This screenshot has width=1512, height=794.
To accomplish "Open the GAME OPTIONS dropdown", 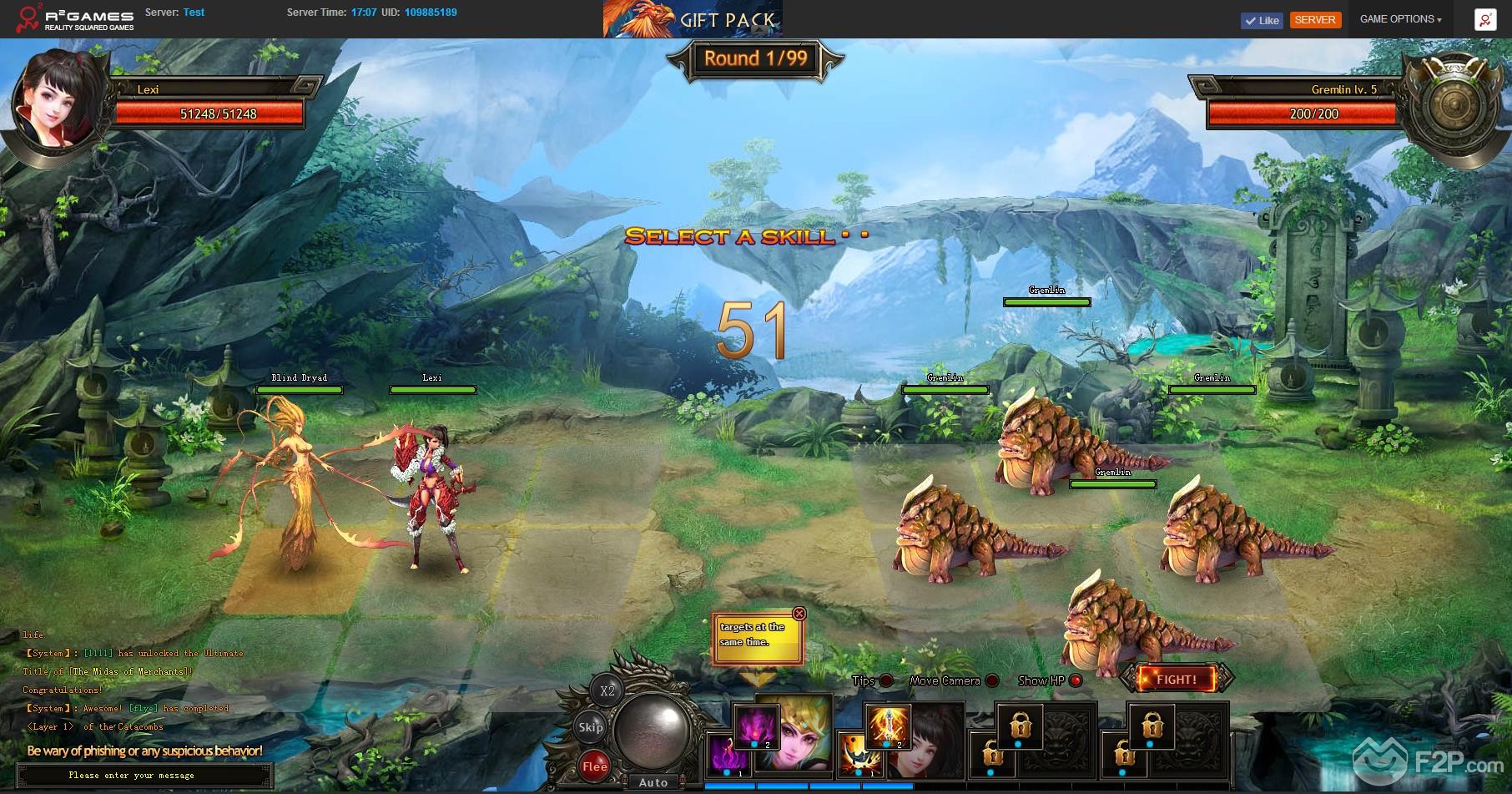I will pos(1400,19).
